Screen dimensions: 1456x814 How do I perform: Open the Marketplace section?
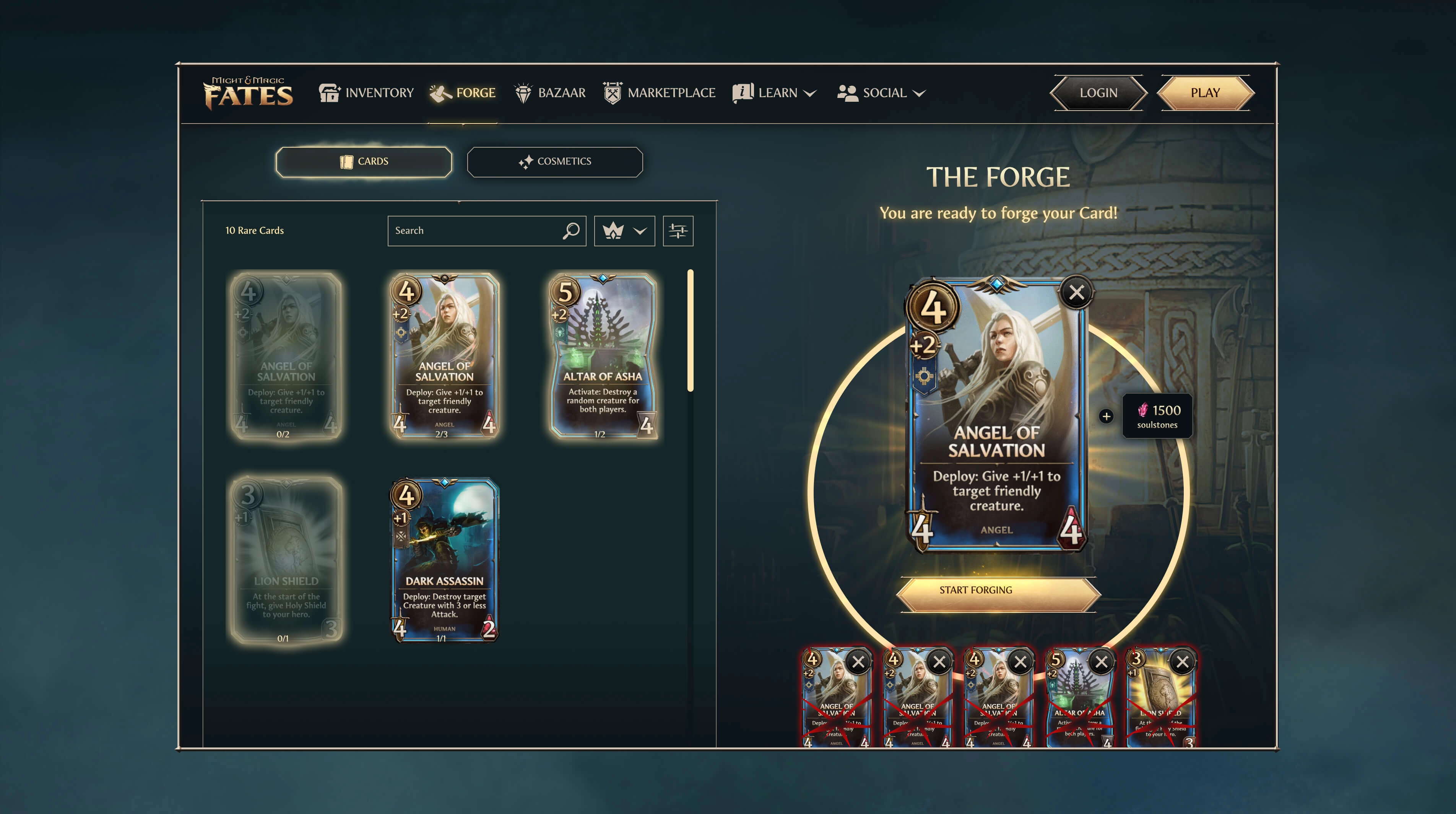point(659,93)
